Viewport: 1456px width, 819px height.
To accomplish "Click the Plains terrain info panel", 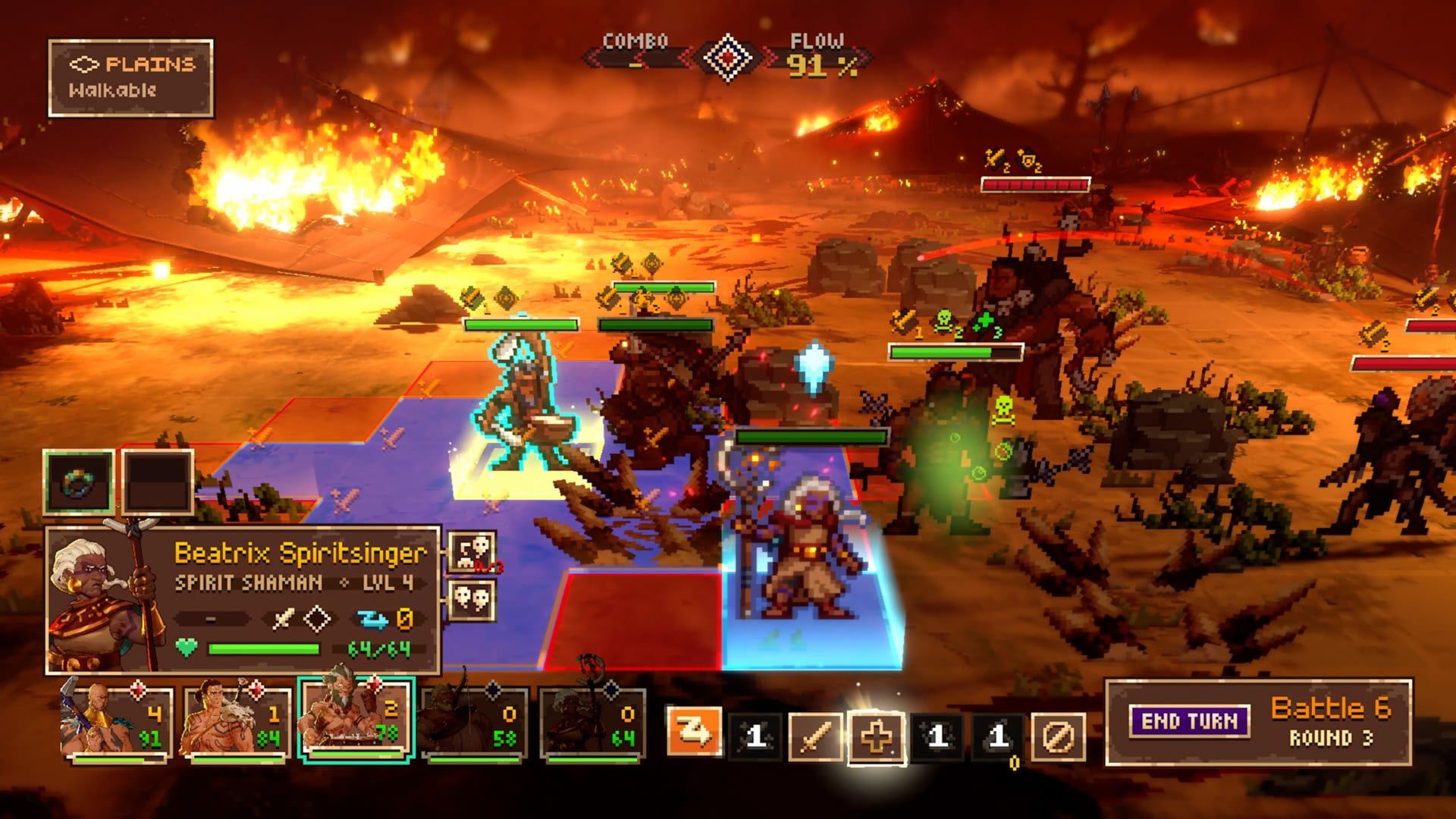I will 130,78.
